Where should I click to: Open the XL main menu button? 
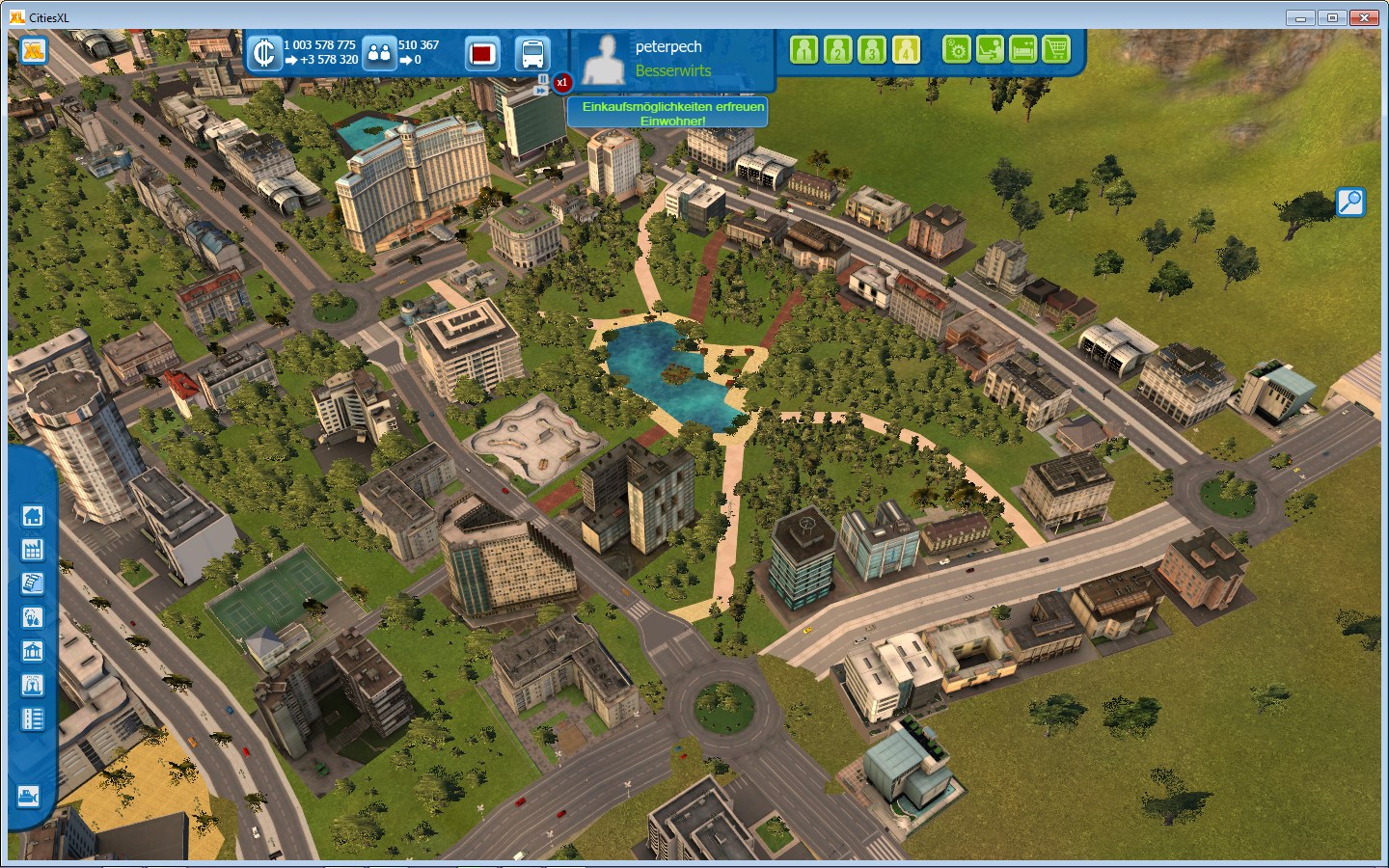pyautogui.click(x=34, y=50)
